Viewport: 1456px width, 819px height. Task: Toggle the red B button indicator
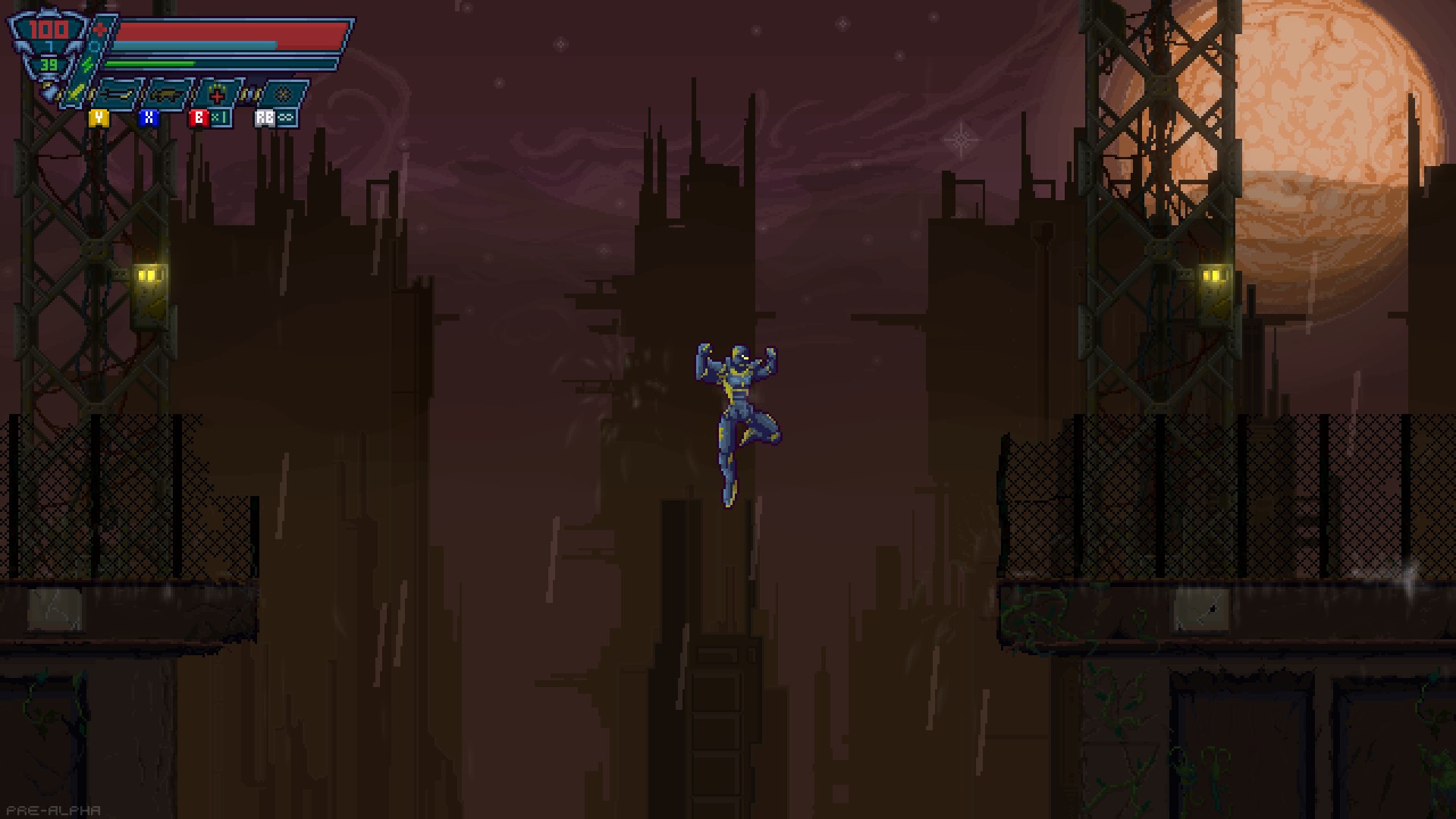[x=199, y=118]
